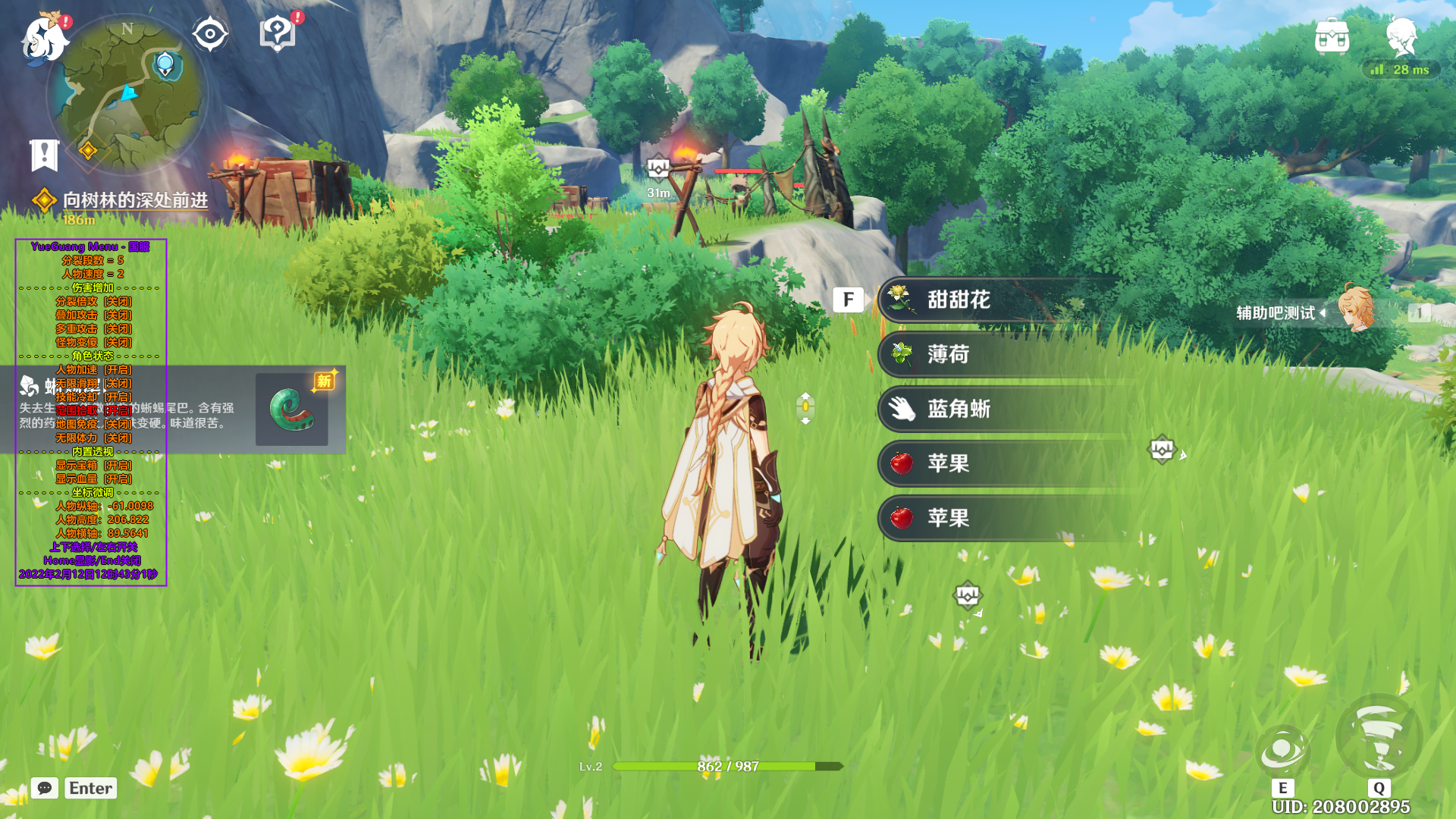Click the new item lizard tail thumbnail
Screen dimensions: 1456x819
(292, 409)
